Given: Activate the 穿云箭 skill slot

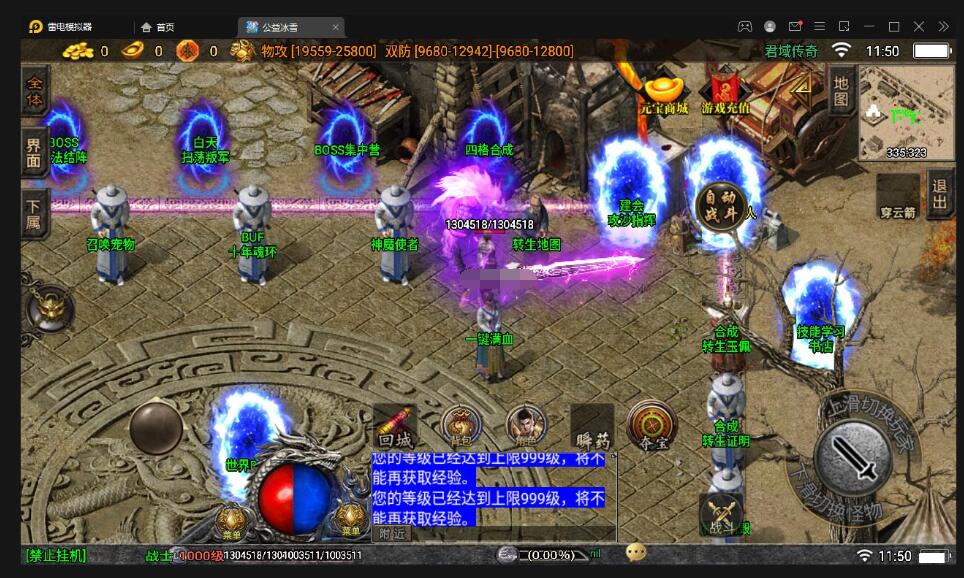Looking at the screenshot, I should coord(897,195).
